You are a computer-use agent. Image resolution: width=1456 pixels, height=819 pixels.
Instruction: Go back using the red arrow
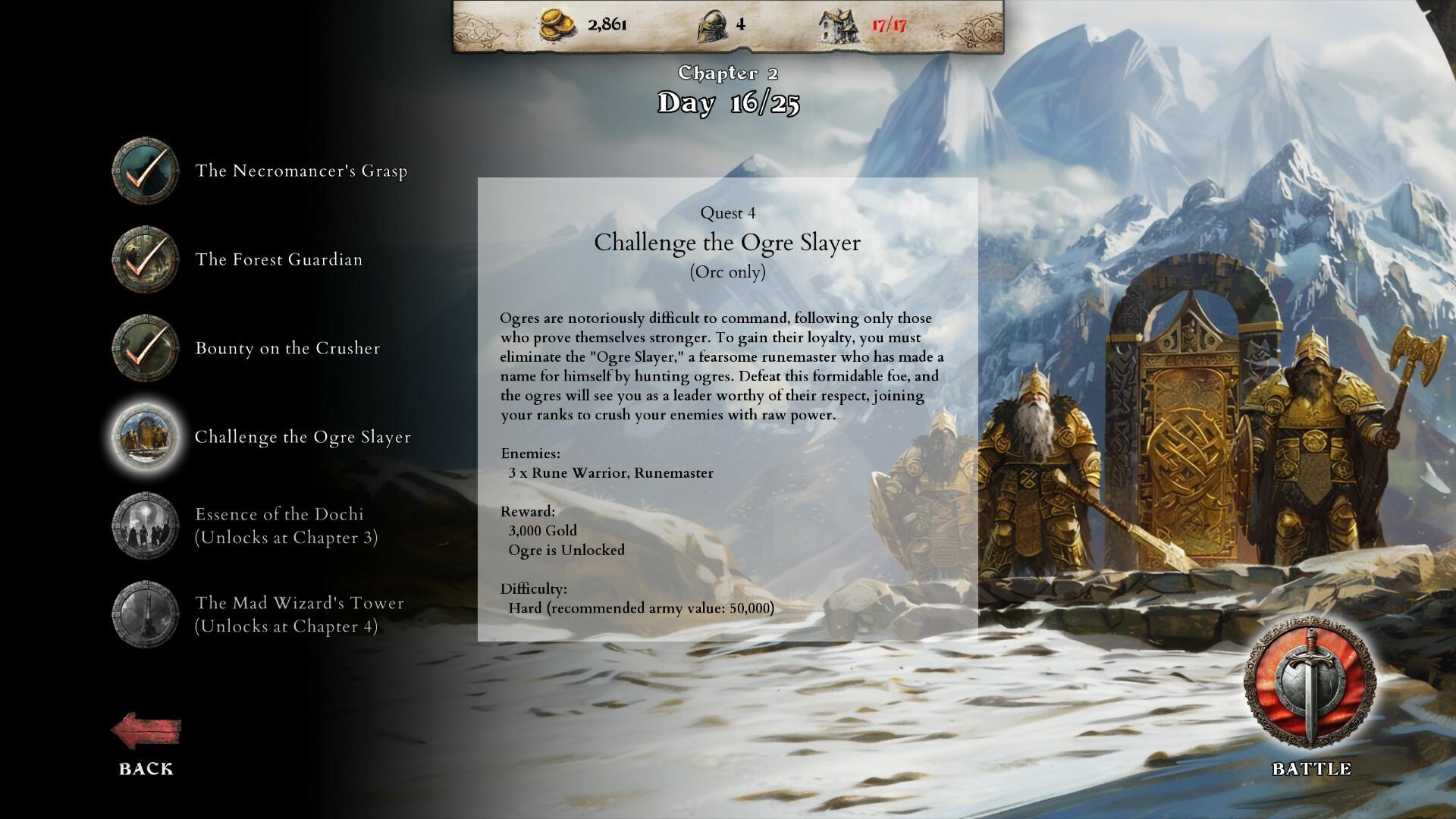pos(146,733)
